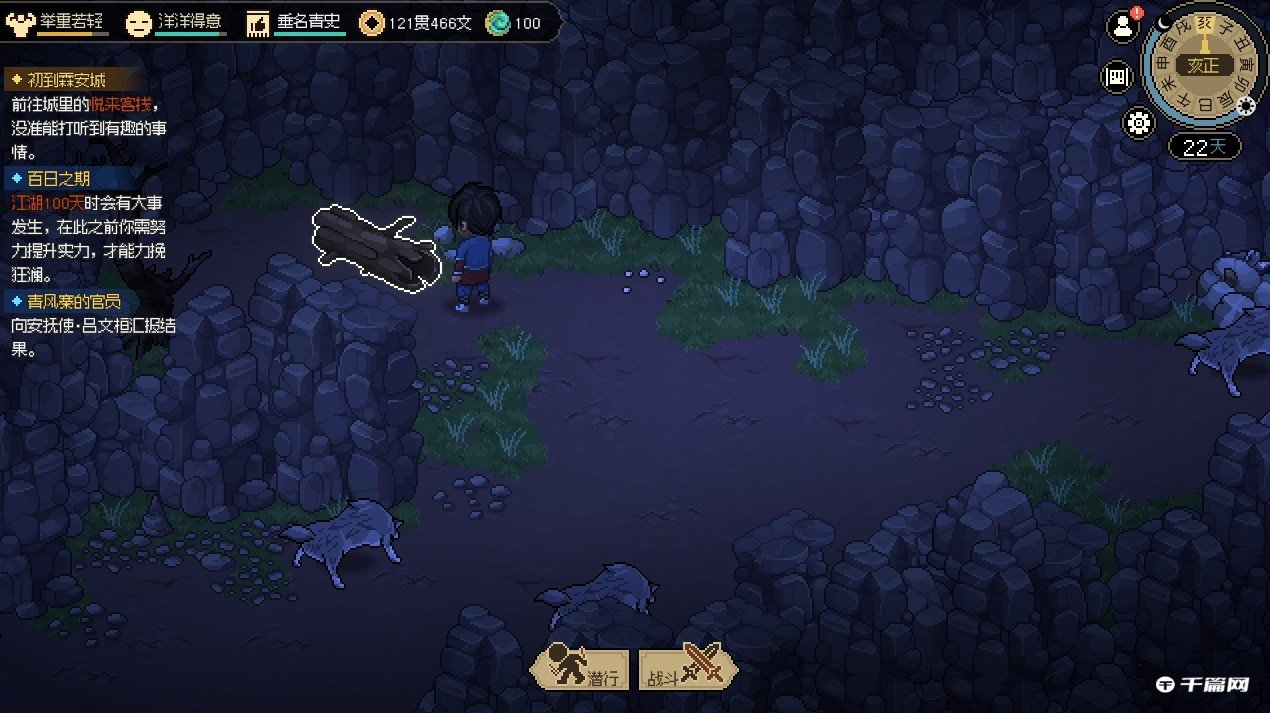The height and width of the screenshot is (713, 1270).
Task: Open the scroll-shaped menu icon
Action: [x=1116, y=76]
